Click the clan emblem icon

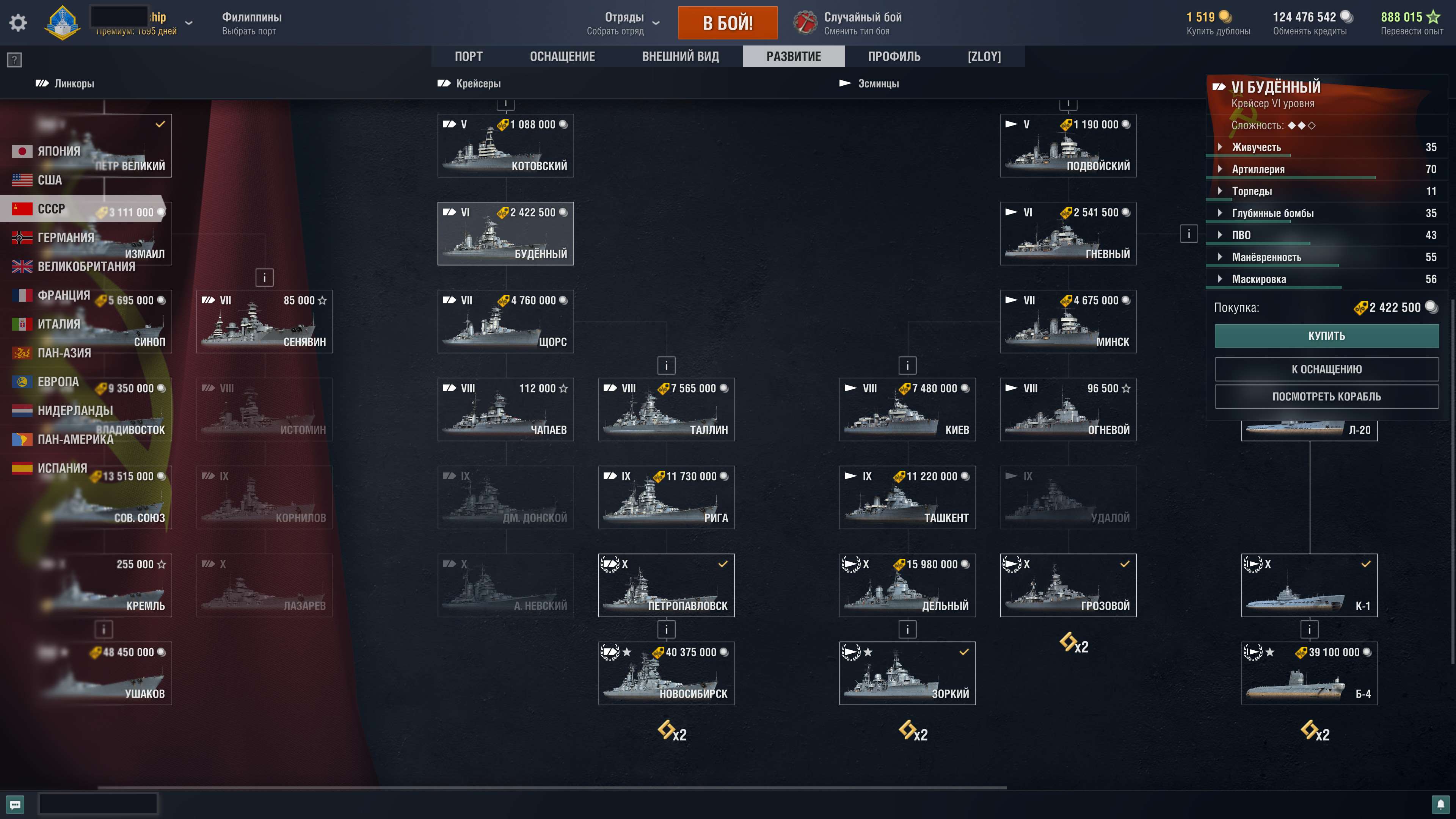point(63,23)
